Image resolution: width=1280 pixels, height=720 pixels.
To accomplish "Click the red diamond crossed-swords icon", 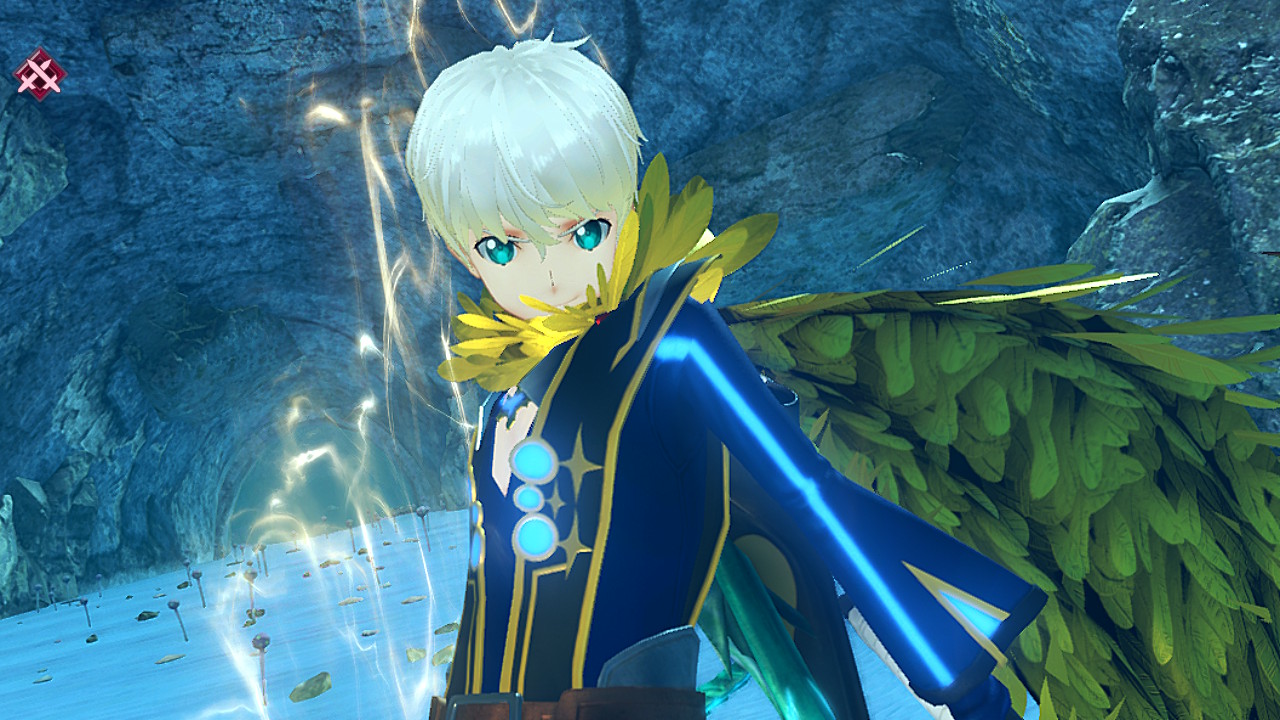I will [x=39, y=75].
